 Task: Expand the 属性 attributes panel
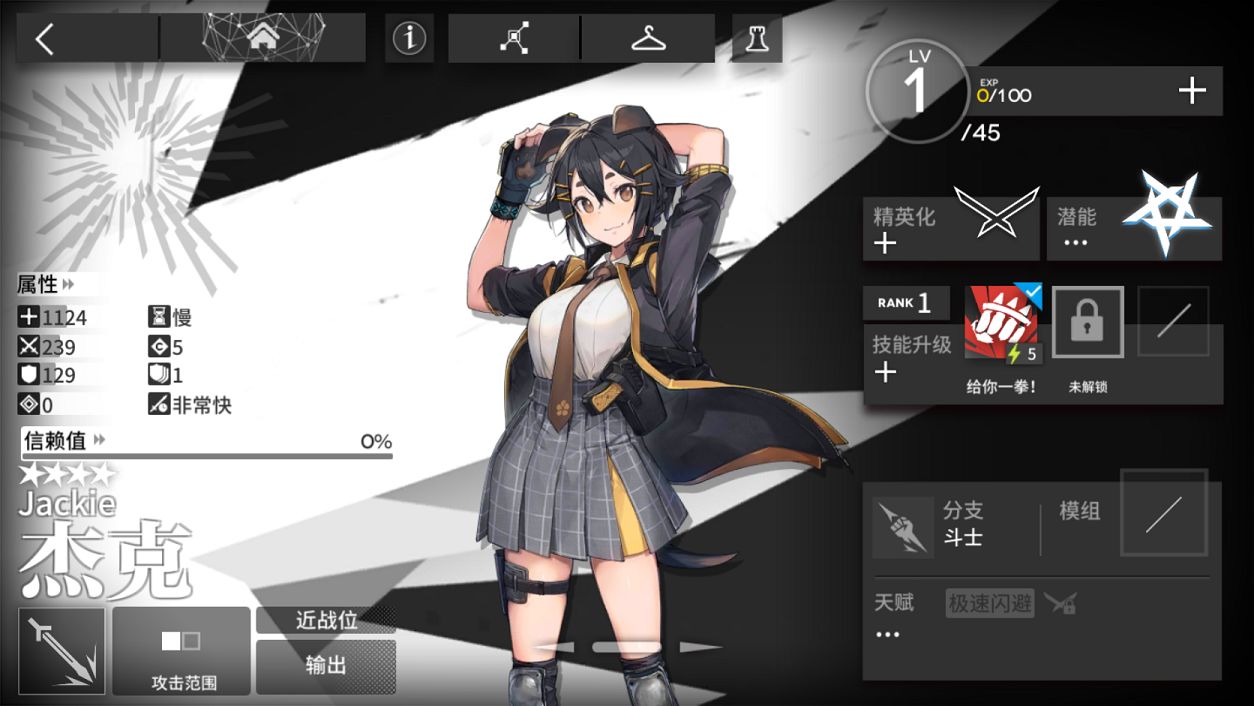point(46,285)
